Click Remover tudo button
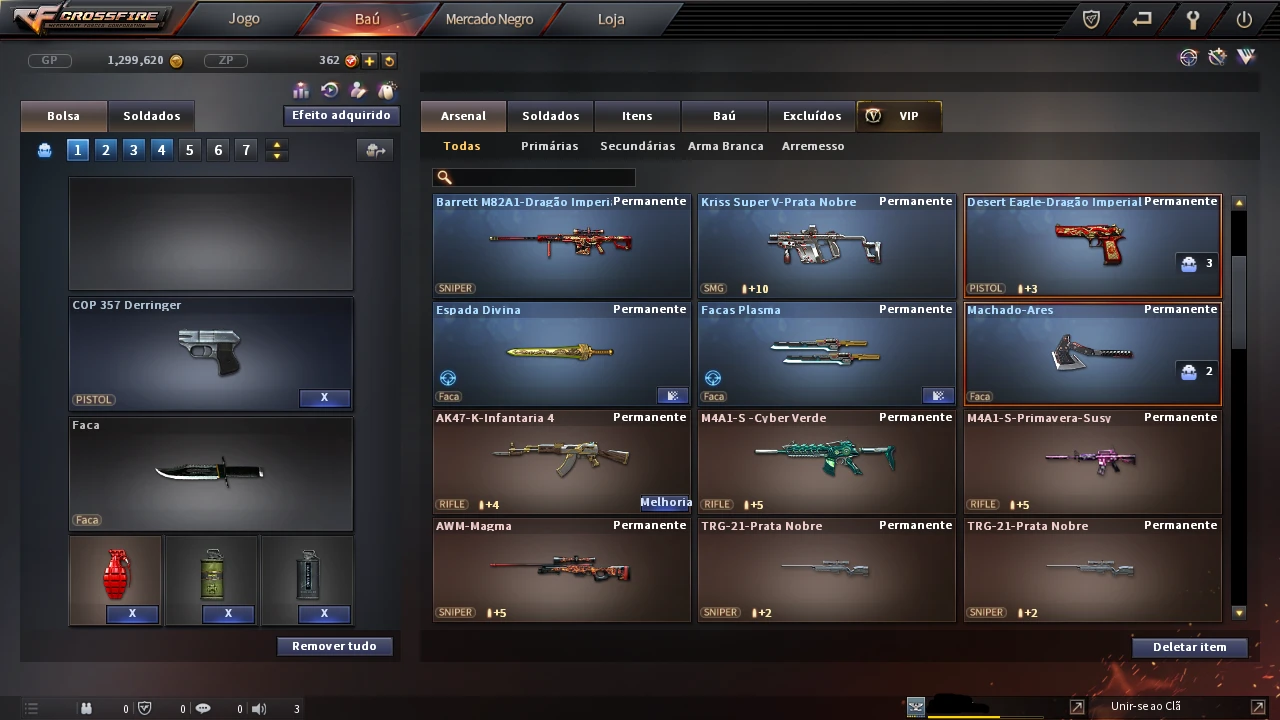This screenshot has height=720, width=1280. click(334, 646)
